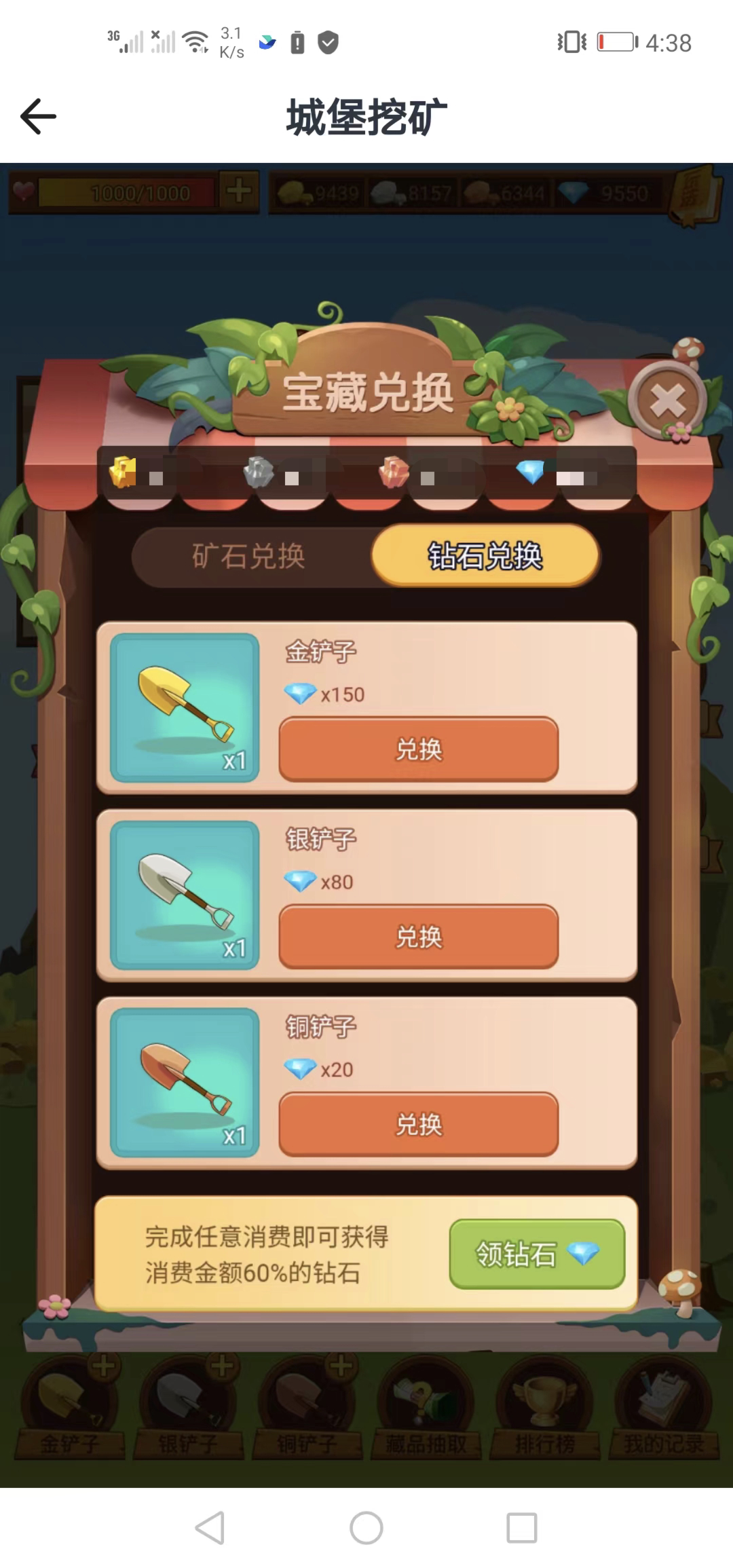The height and width of the screenshot is (1568, 733).
Task: Tap the green 领钻石 button
Action: [x=536, y=1254]
